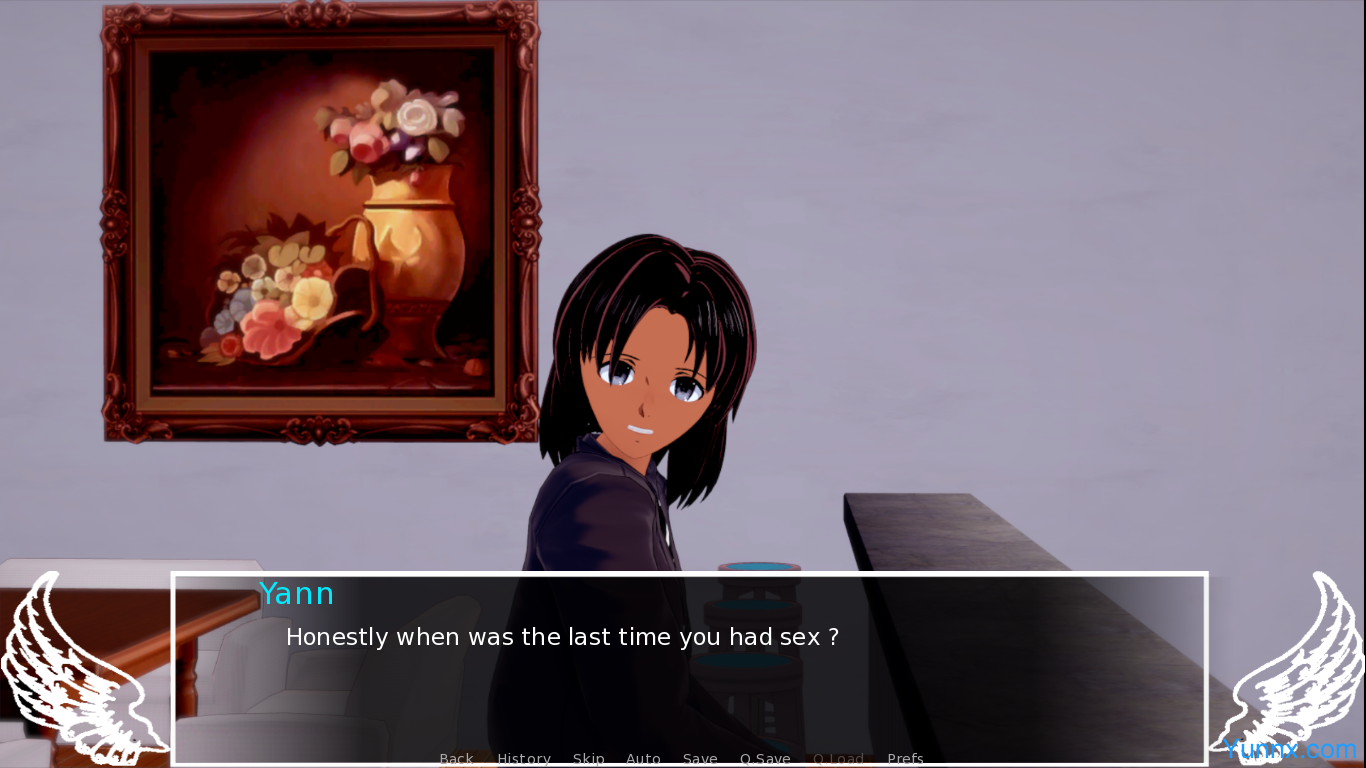The image size is (1366, 768).
Task: Activate Skip in the quick menu
Action: click(588, 759)
